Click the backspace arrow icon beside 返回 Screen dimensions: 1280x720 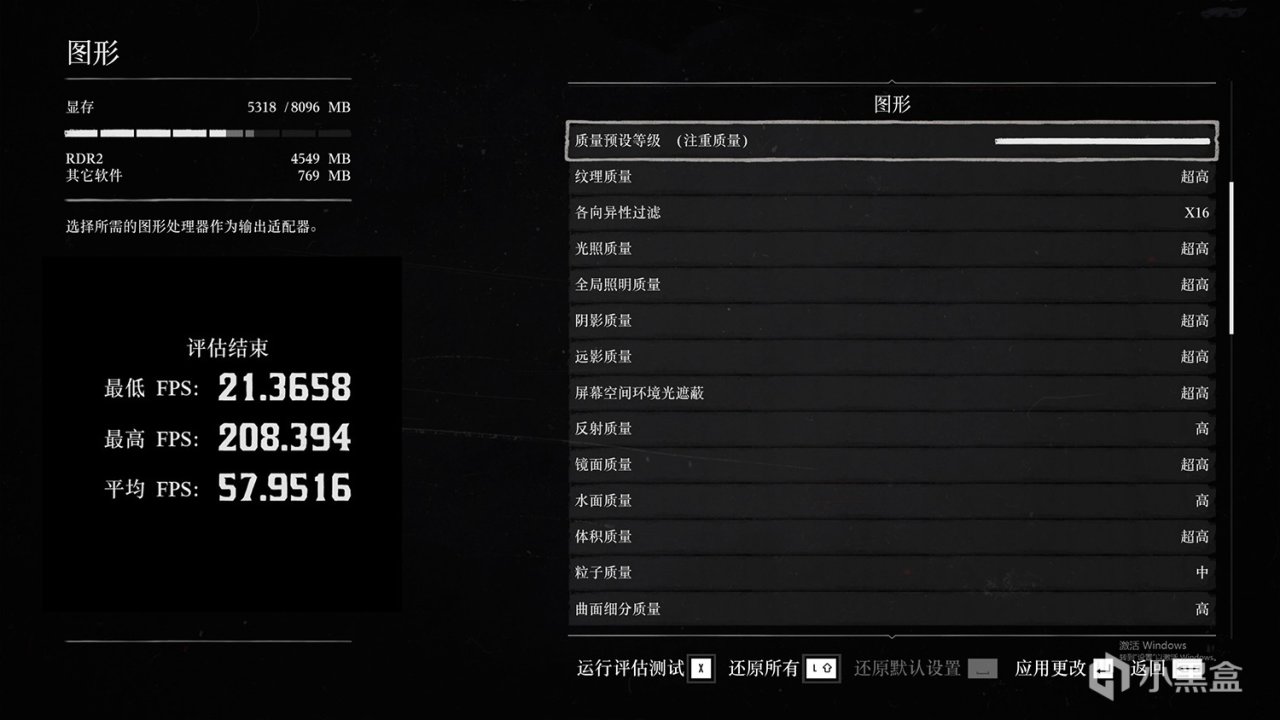click(1190, 668)
